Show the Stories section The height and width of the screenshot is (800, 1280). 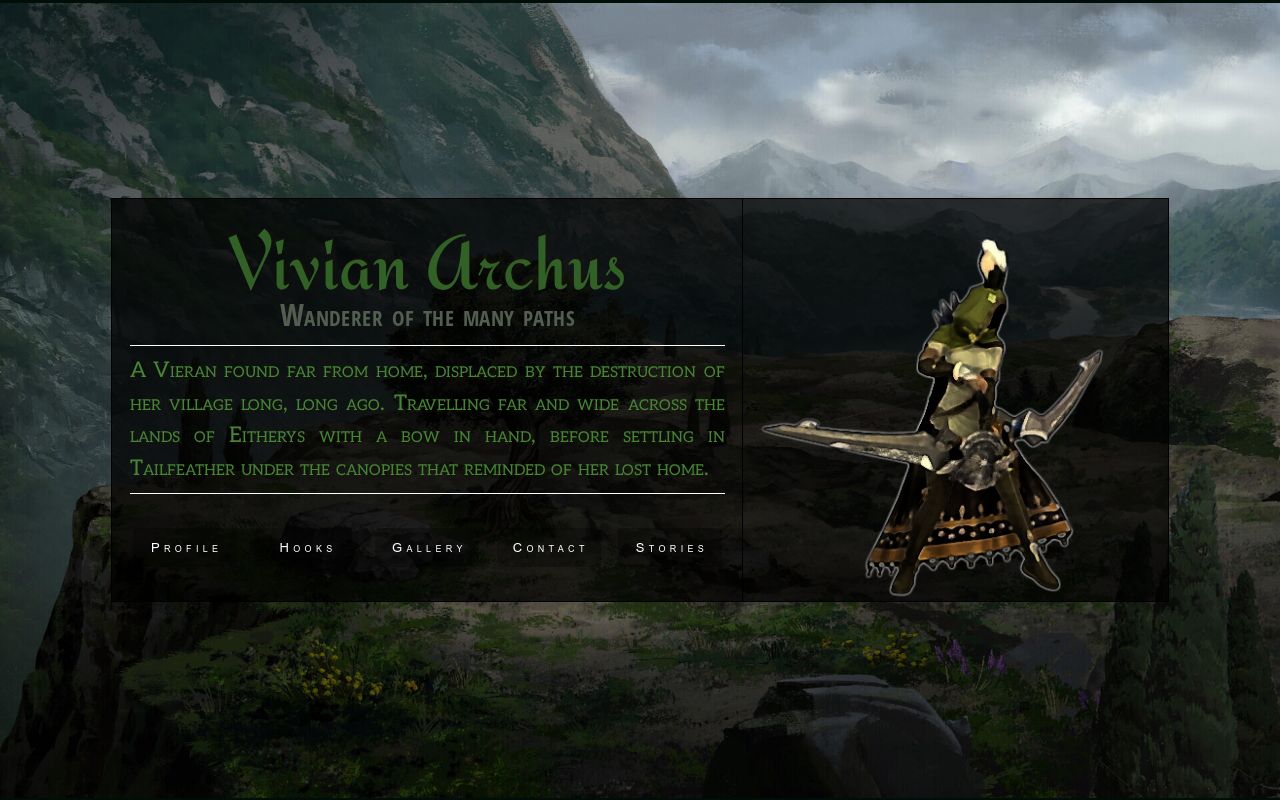[x=671, y=548]
